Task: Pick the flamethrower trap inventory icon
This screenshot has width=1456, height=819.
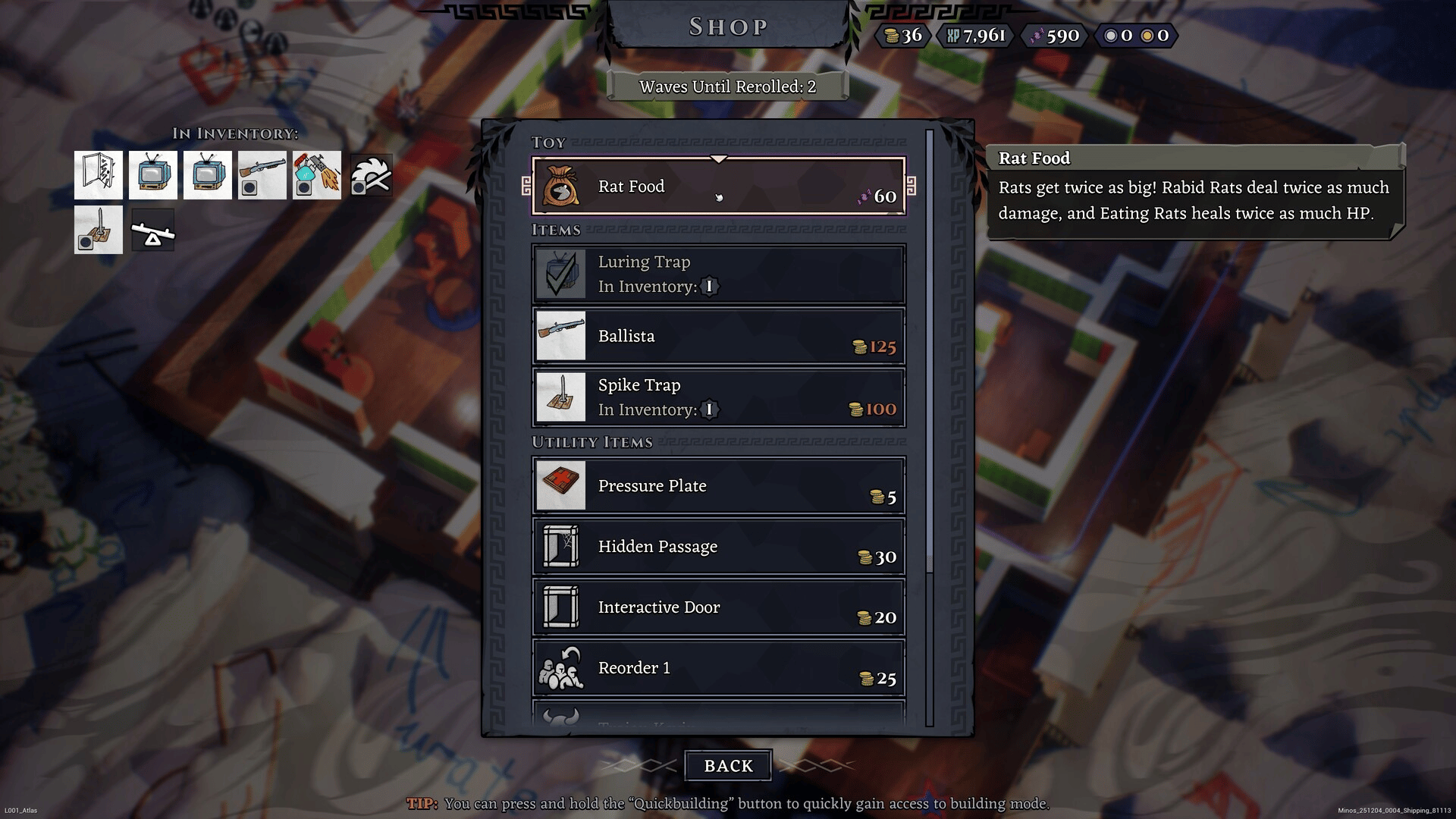Action: click(317, 175)
